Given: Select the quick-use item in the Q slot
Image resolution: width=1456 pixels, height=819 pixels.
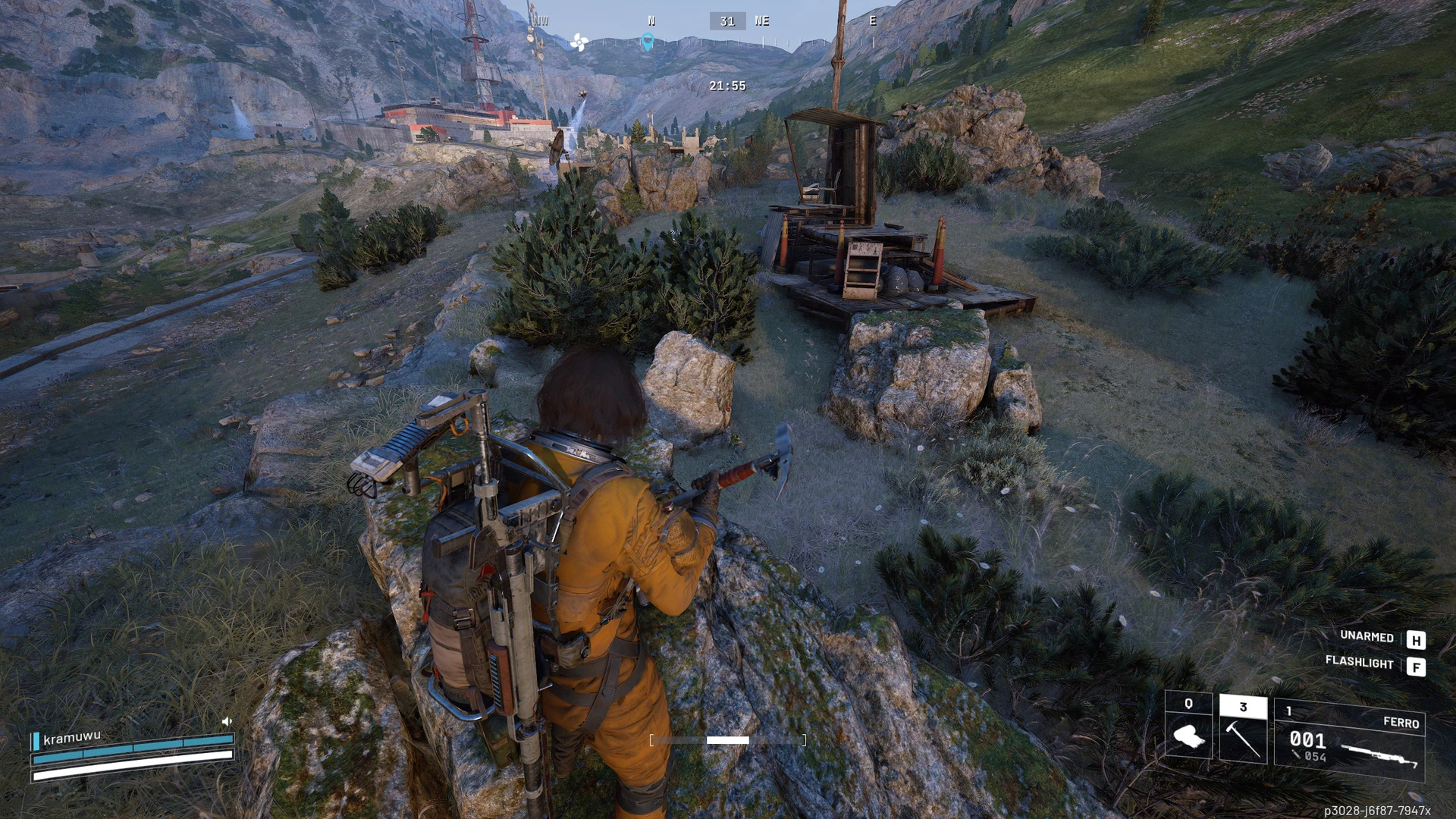Looking at the screenshot, I should 1188,726.
